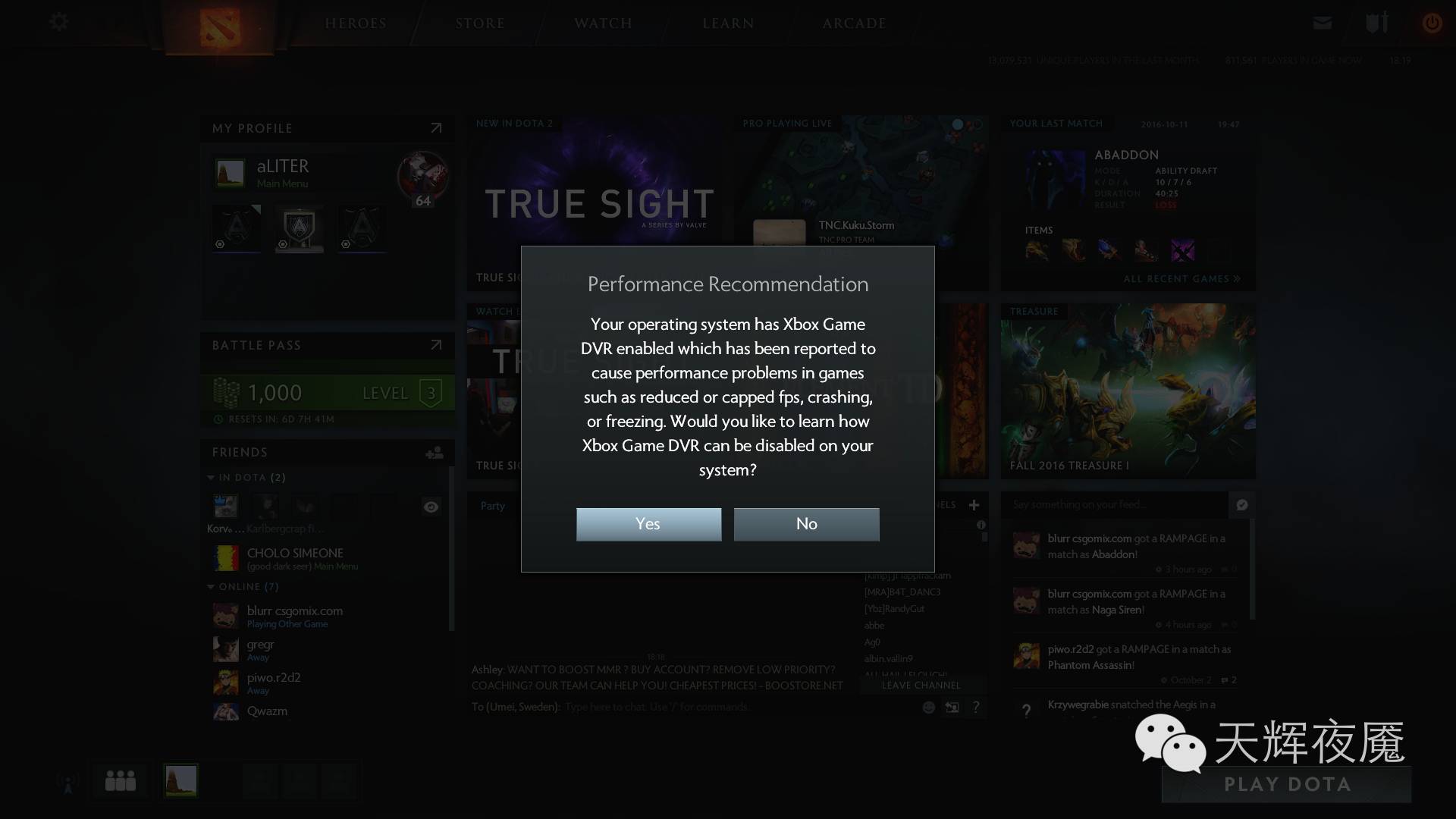Image resolution: width=1456 pixels, height=819 pixels.
Task: Click the orange power button to quit
Action: (x=1432, y=23)
